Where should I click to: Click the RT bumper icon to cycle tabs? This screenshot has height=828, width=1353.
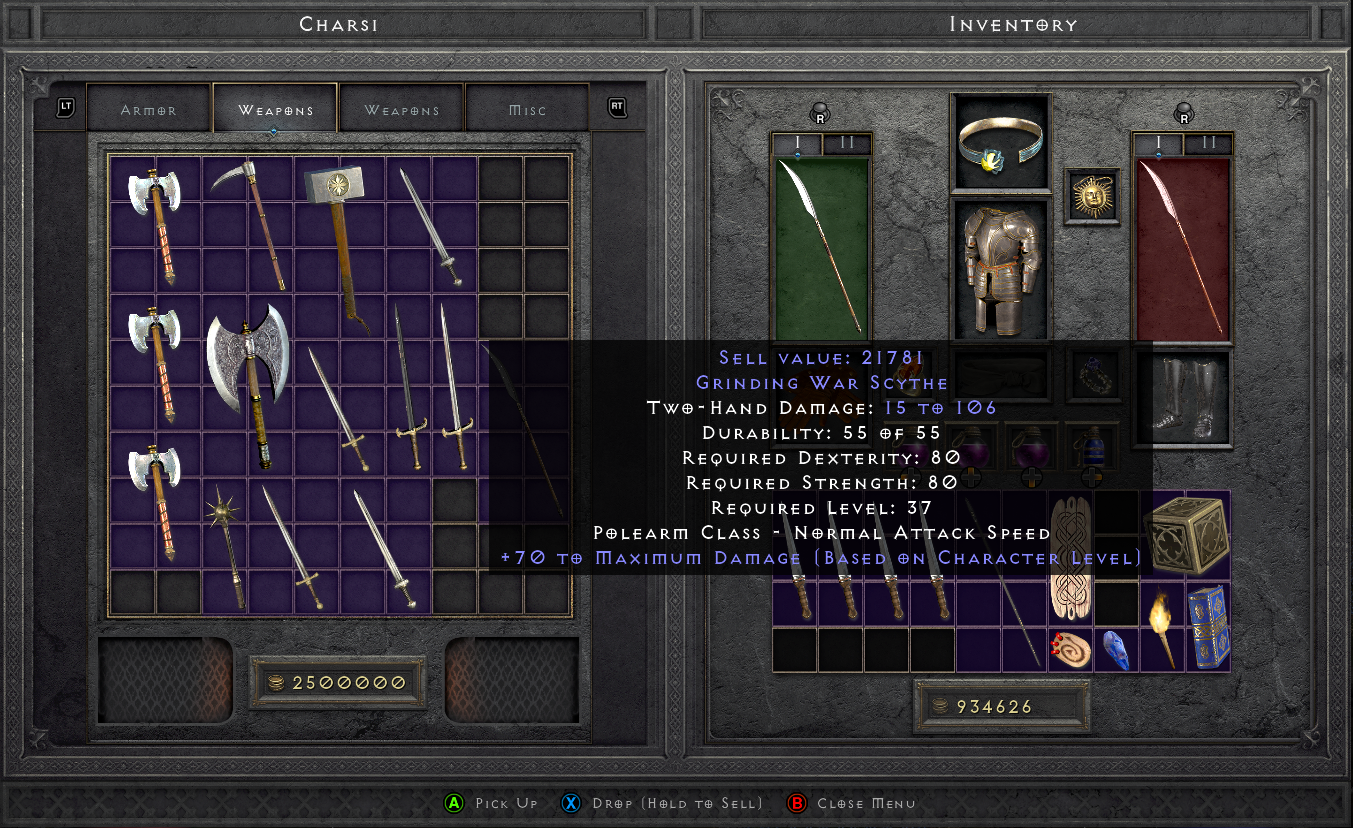pos(615,107)
